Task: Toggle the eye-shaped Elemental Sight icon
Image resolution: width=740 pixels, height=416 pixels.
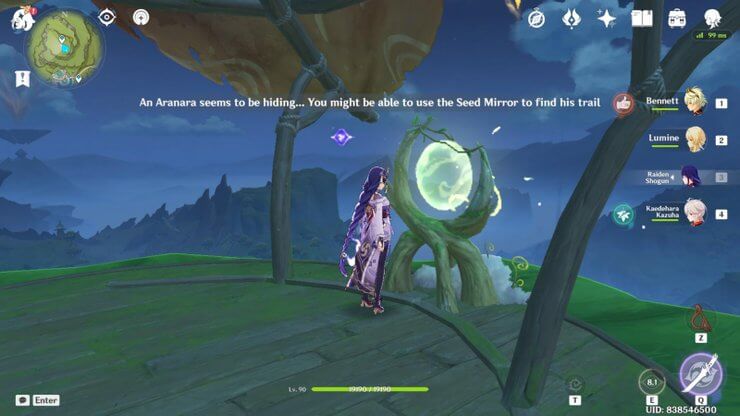Action: (x=107, y=17)
